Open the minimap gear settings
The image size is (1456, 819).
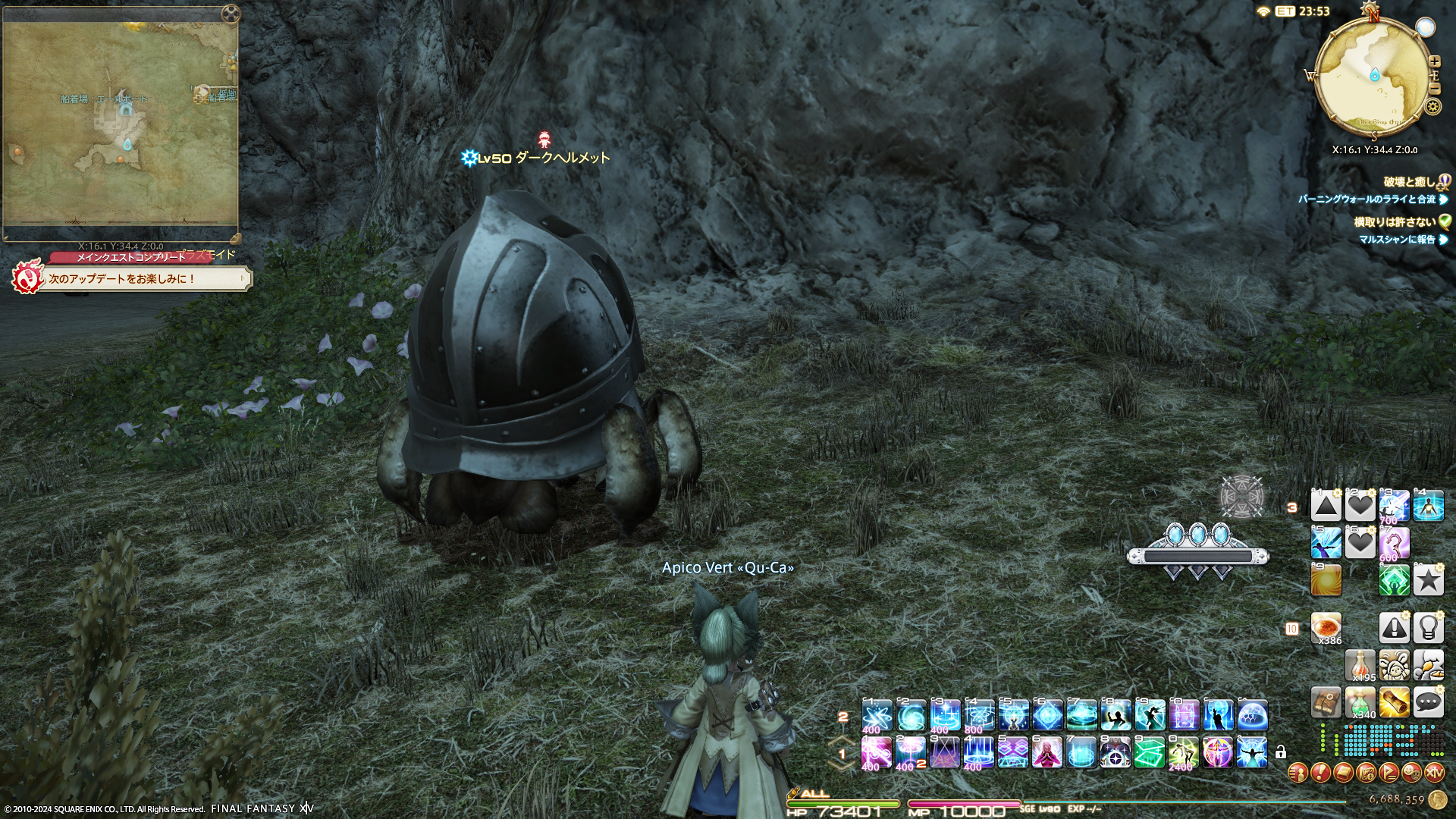coord(1432,106)
